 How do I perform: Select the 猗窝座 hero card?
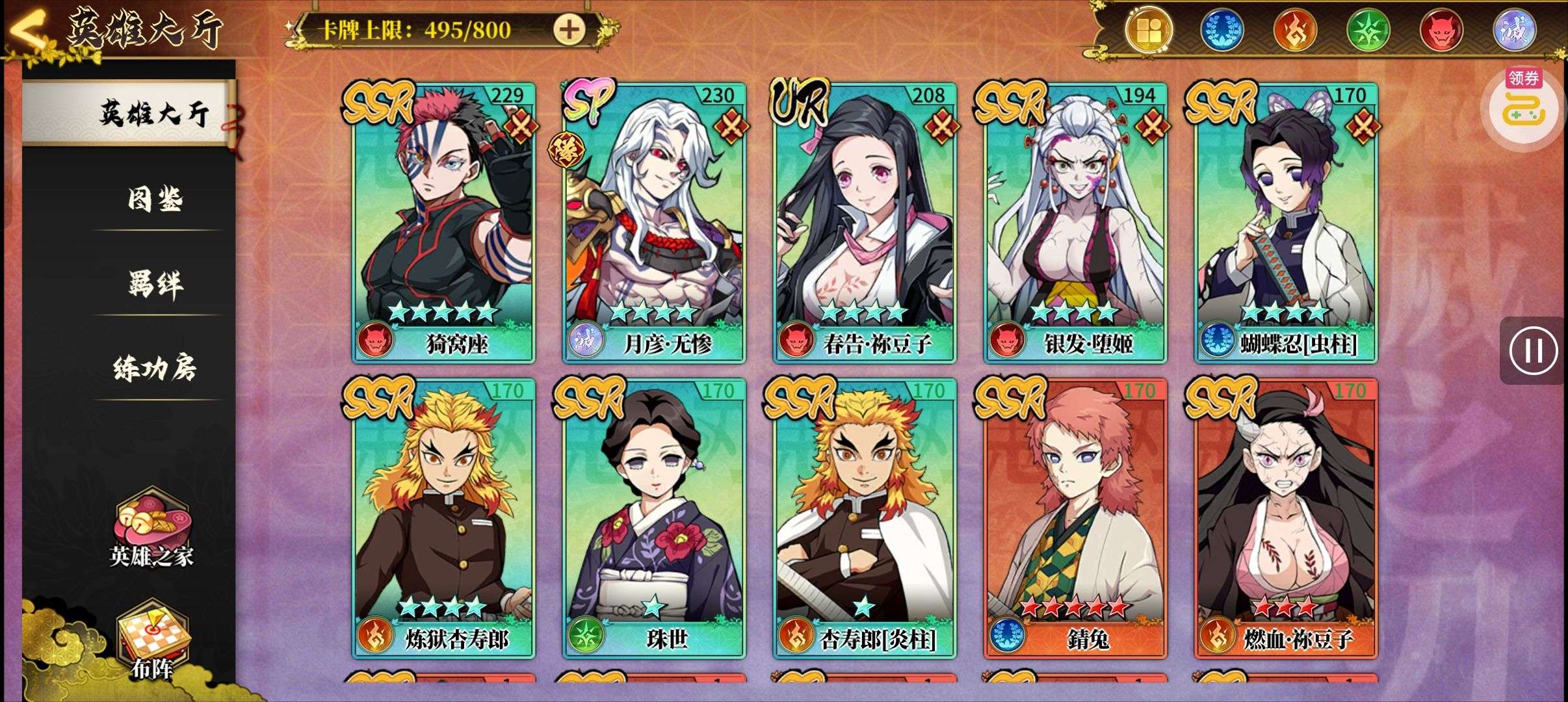point(443,221)
